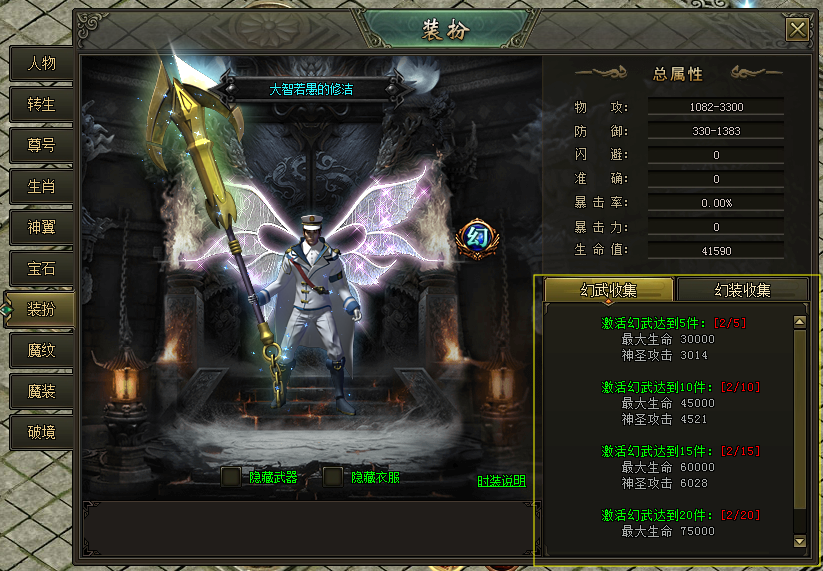Select the 生肖 tab
The width and height of the screenshot is (823, 571).
[41, 186]
